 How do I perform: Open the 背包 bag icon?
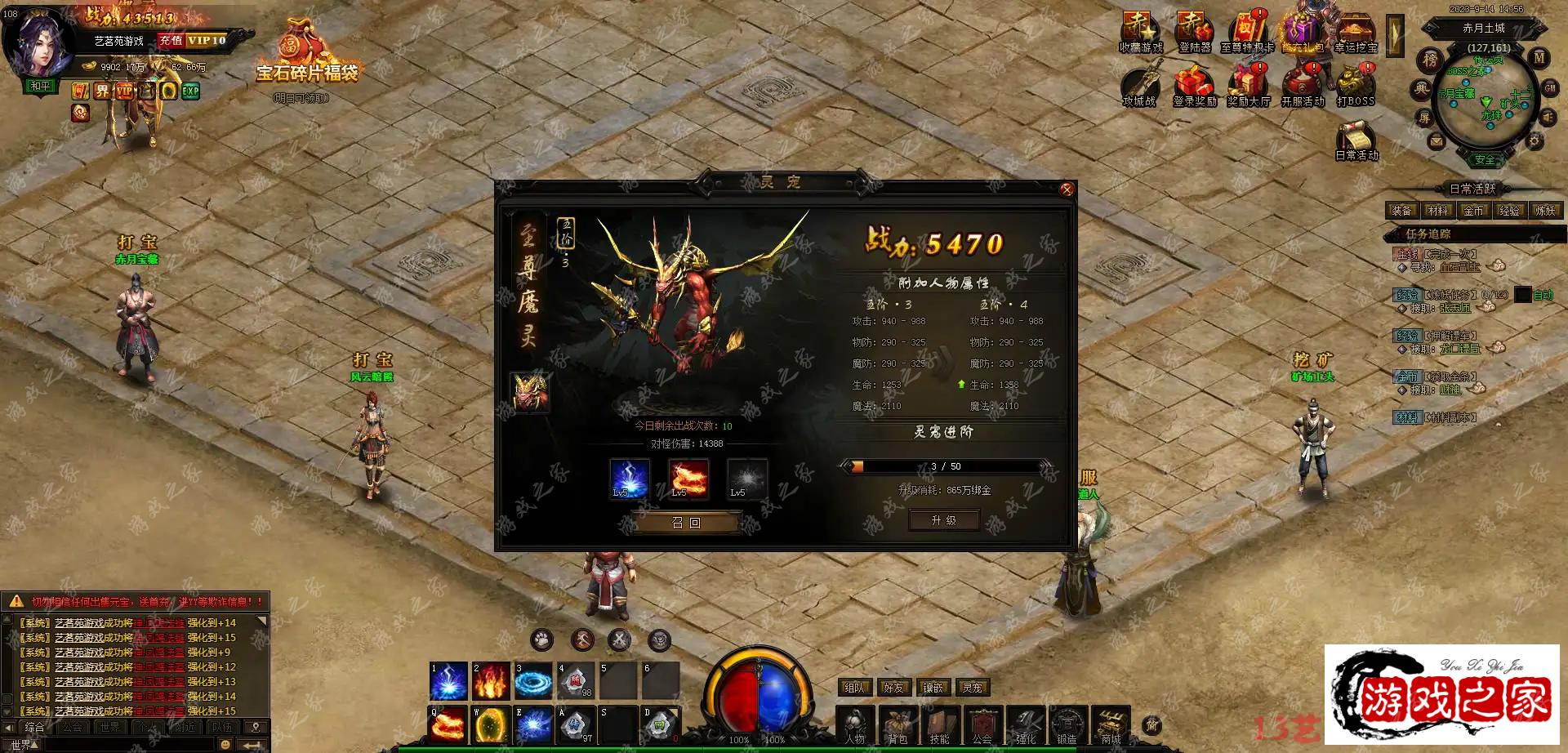coord(898,725)
